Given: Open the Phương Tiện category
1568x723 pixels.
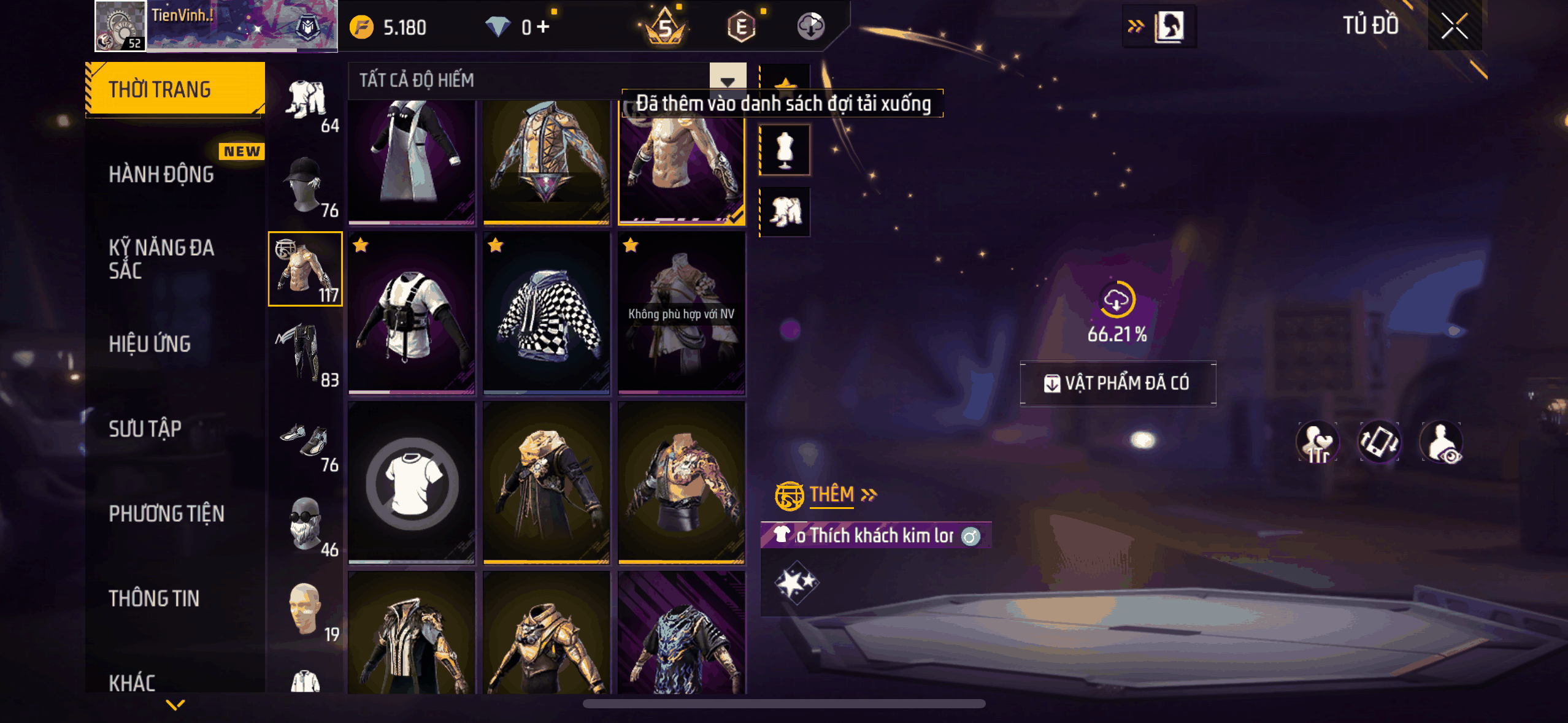Looking at the screenshot, I should pos(166,513).
